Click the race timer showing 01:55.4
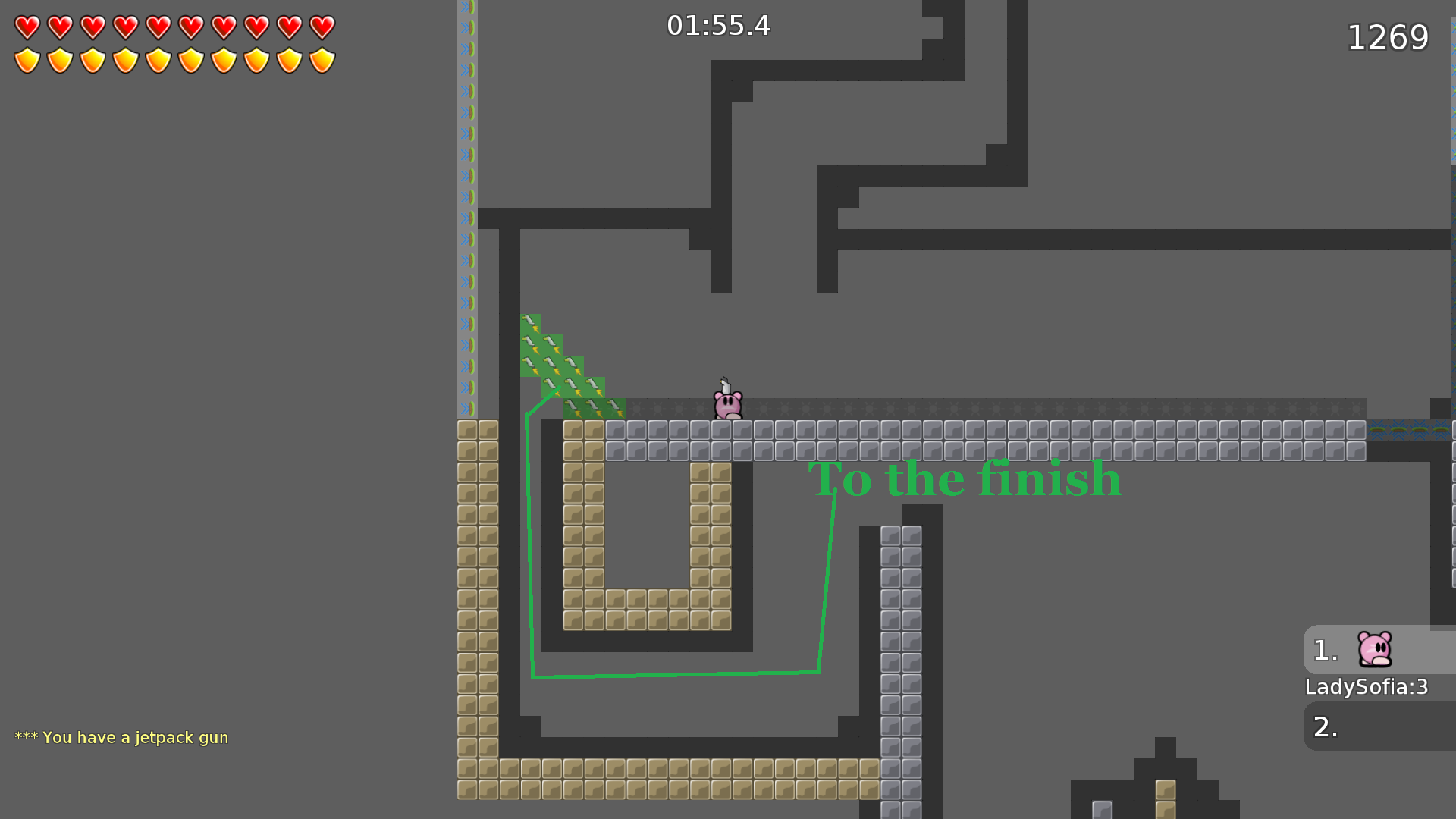 click(x=719, y=25)
